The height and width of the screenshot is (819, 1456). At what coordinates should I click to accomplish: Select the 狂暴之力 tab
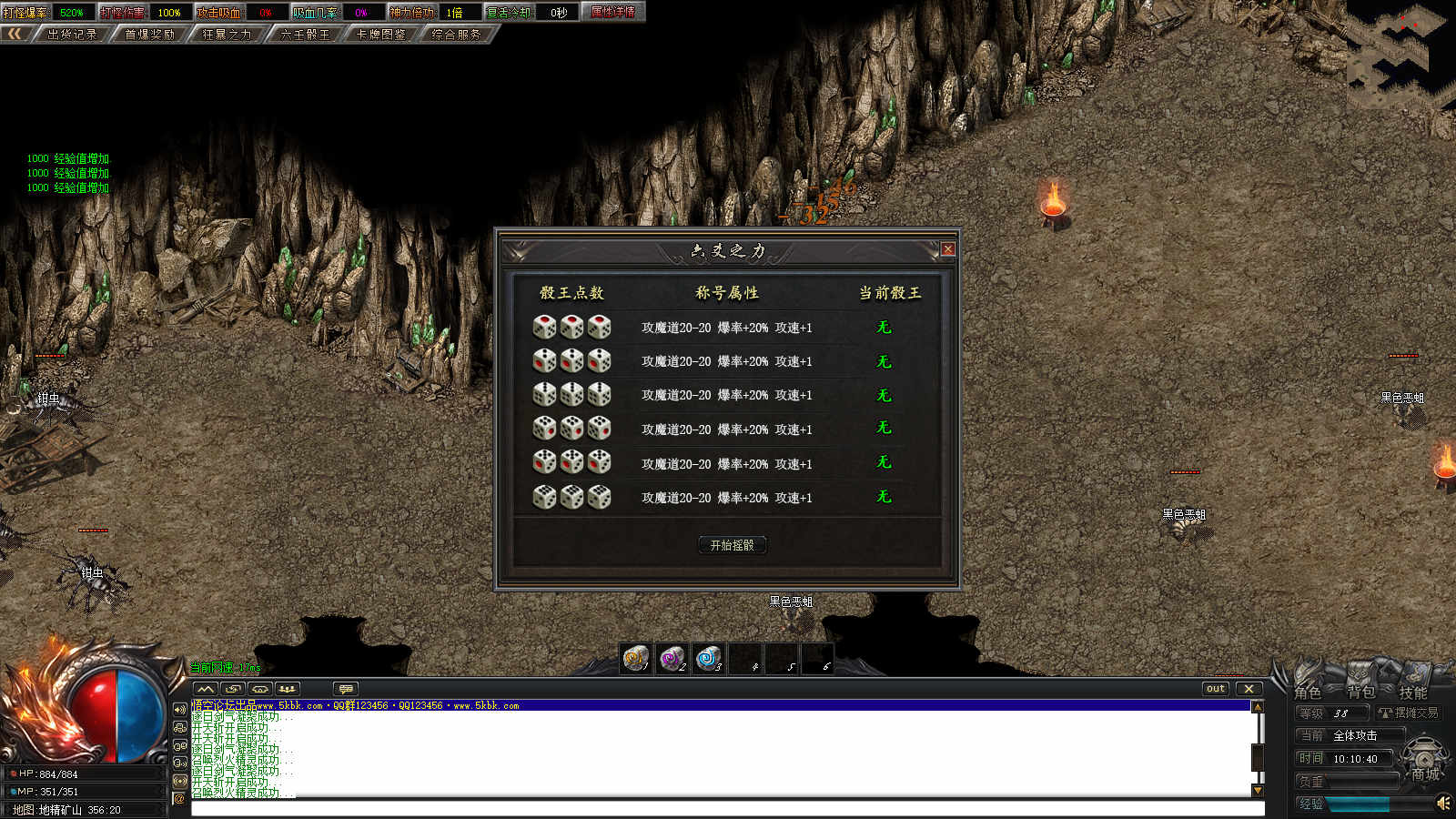(x=227, y=35)
